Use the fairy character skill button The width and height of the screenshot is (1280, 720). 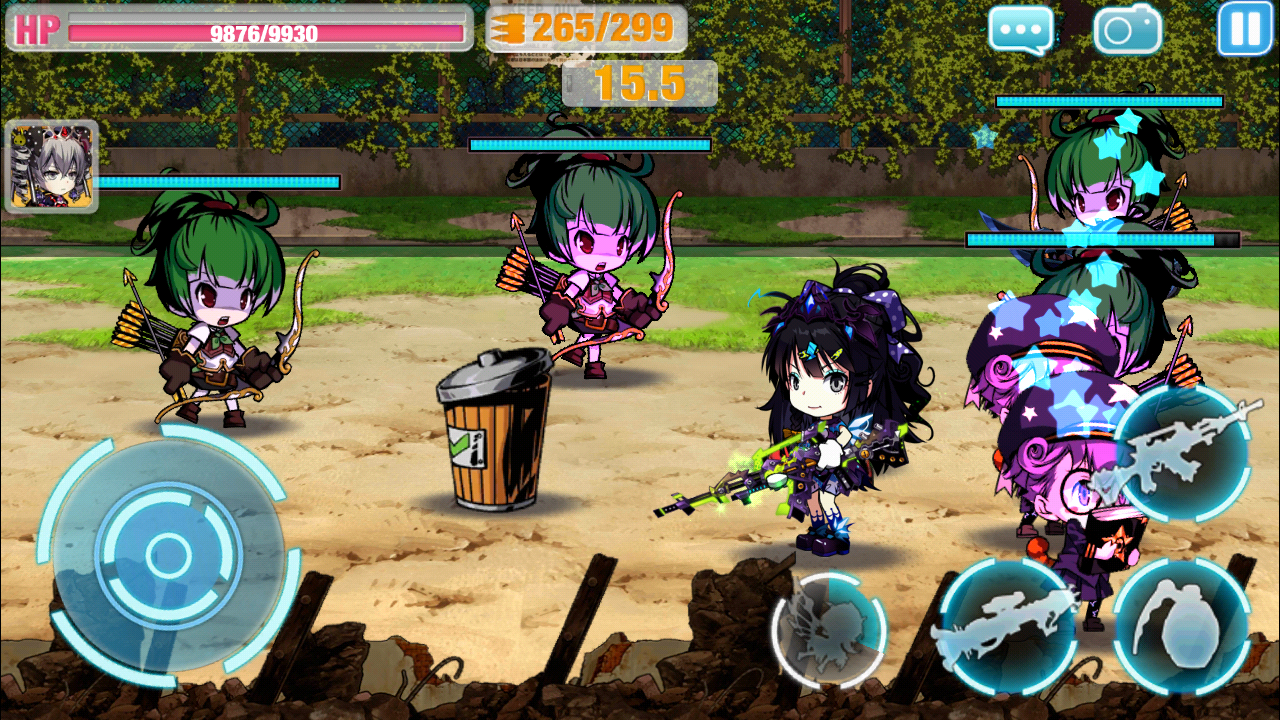tap(829, 630)
